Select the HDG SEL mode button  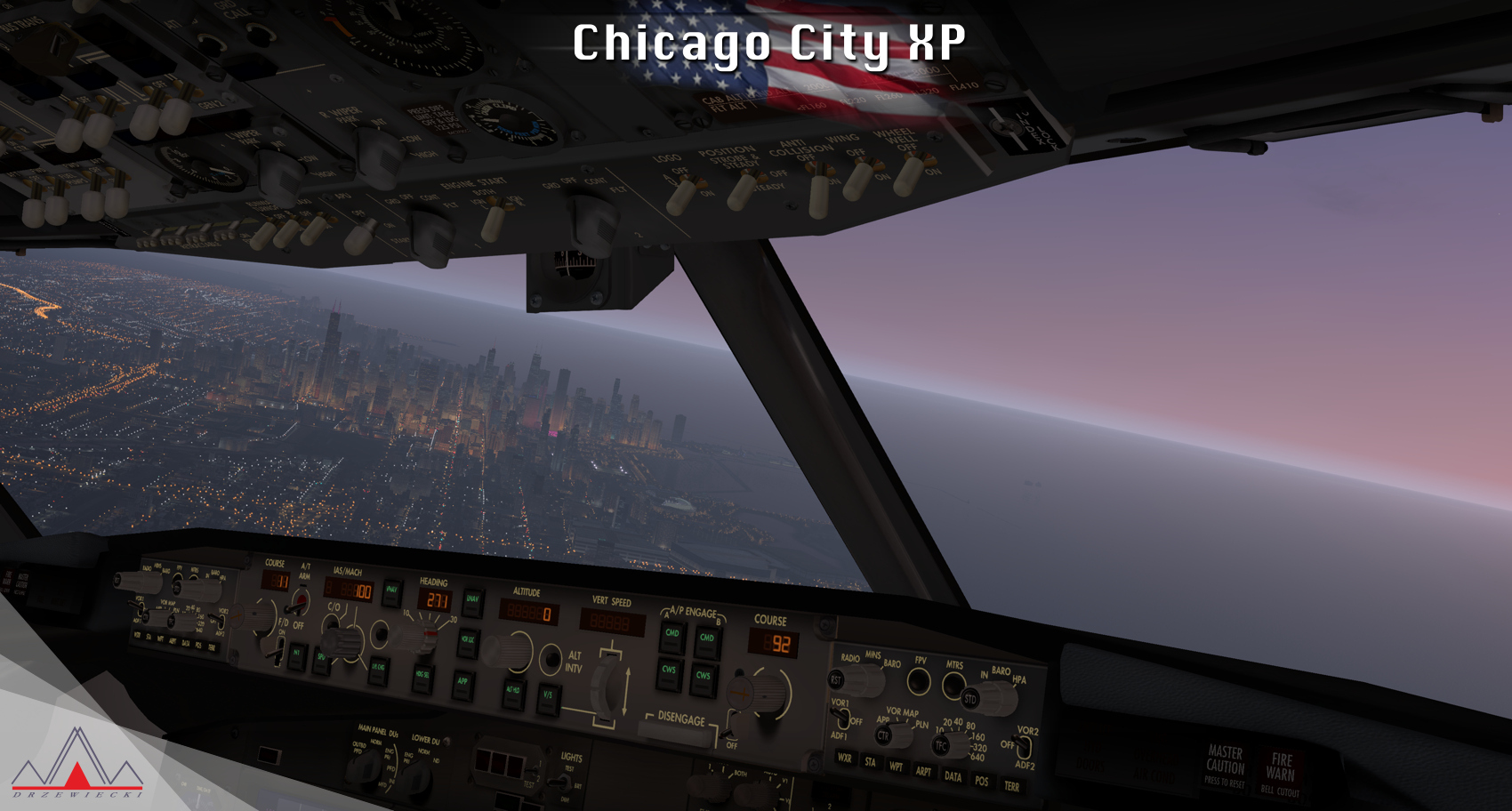point(422,676)
